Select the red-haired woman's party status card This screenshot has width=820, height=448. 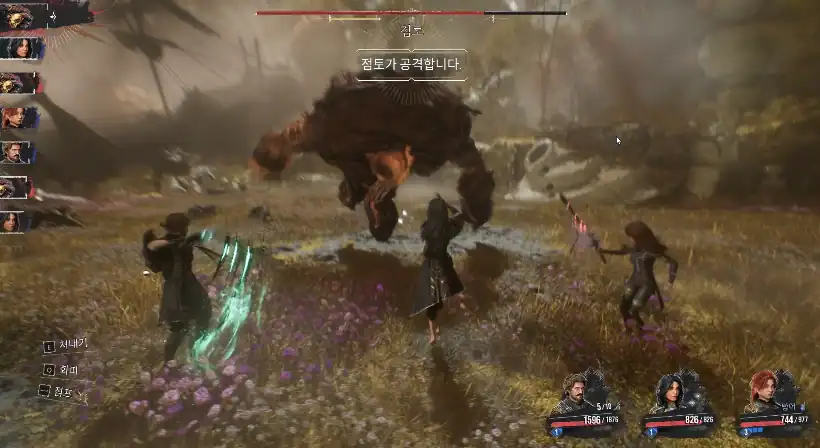point(770,407)
